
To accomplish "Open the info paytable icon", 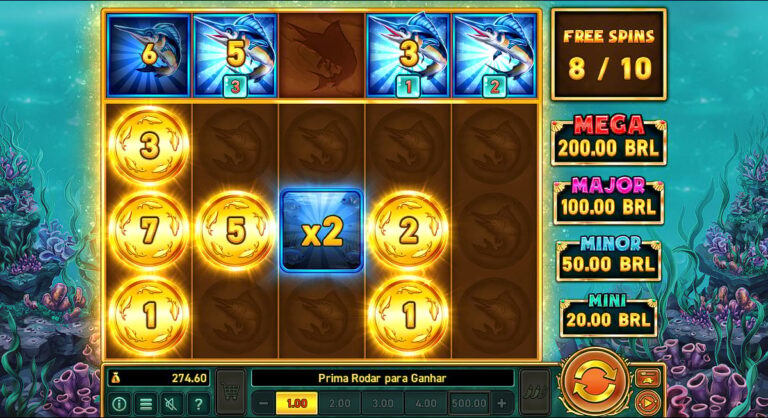I will coord(120,403).
